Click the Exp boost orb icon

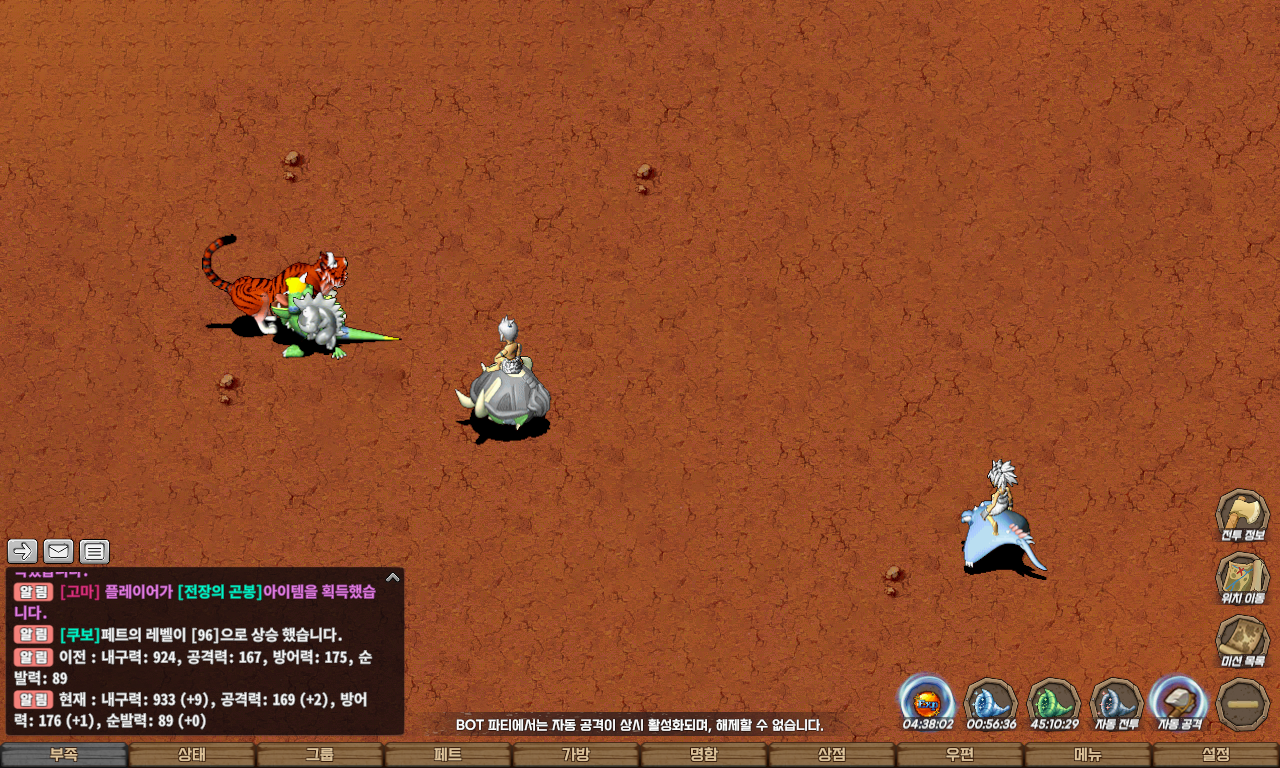tap(927, 699)
